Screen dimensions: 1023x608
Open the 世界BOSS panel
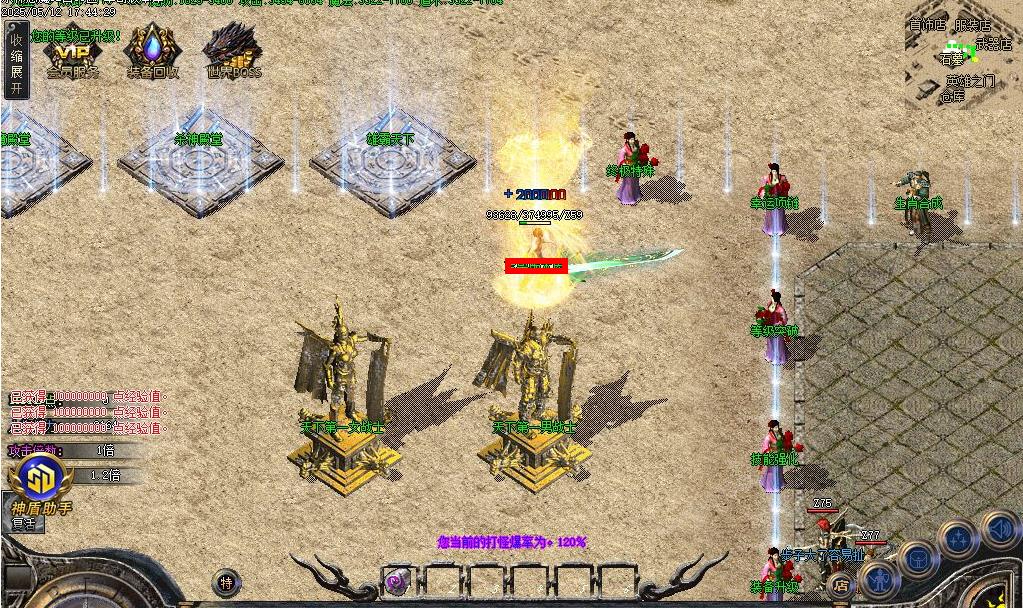(233, 52)
